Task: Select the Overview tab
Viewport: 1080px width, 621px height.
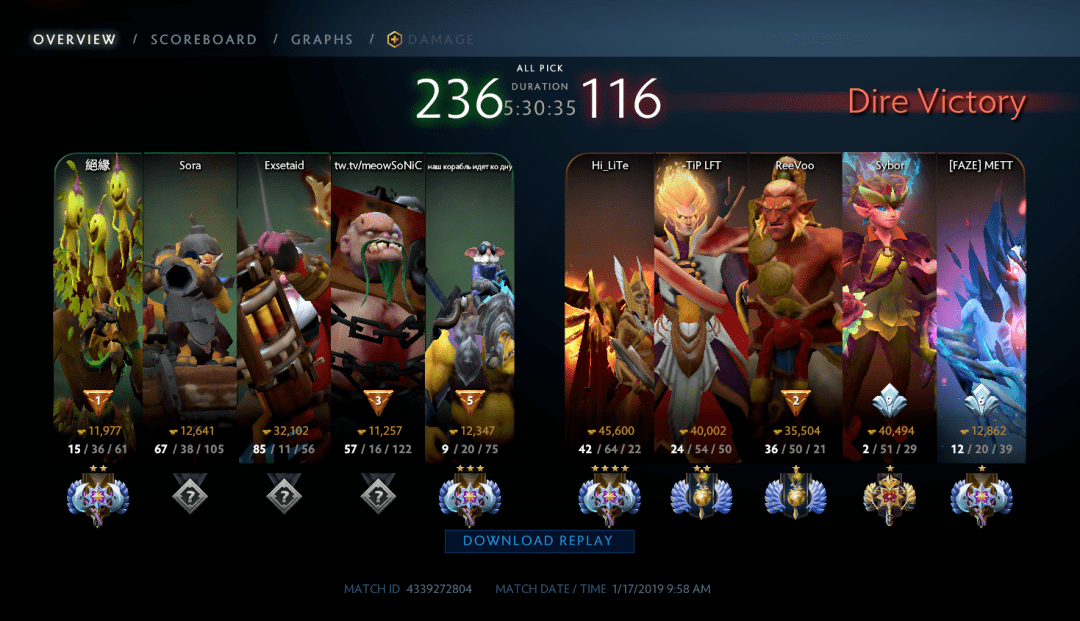Action: pyautogui.click(x=75, y=40)
